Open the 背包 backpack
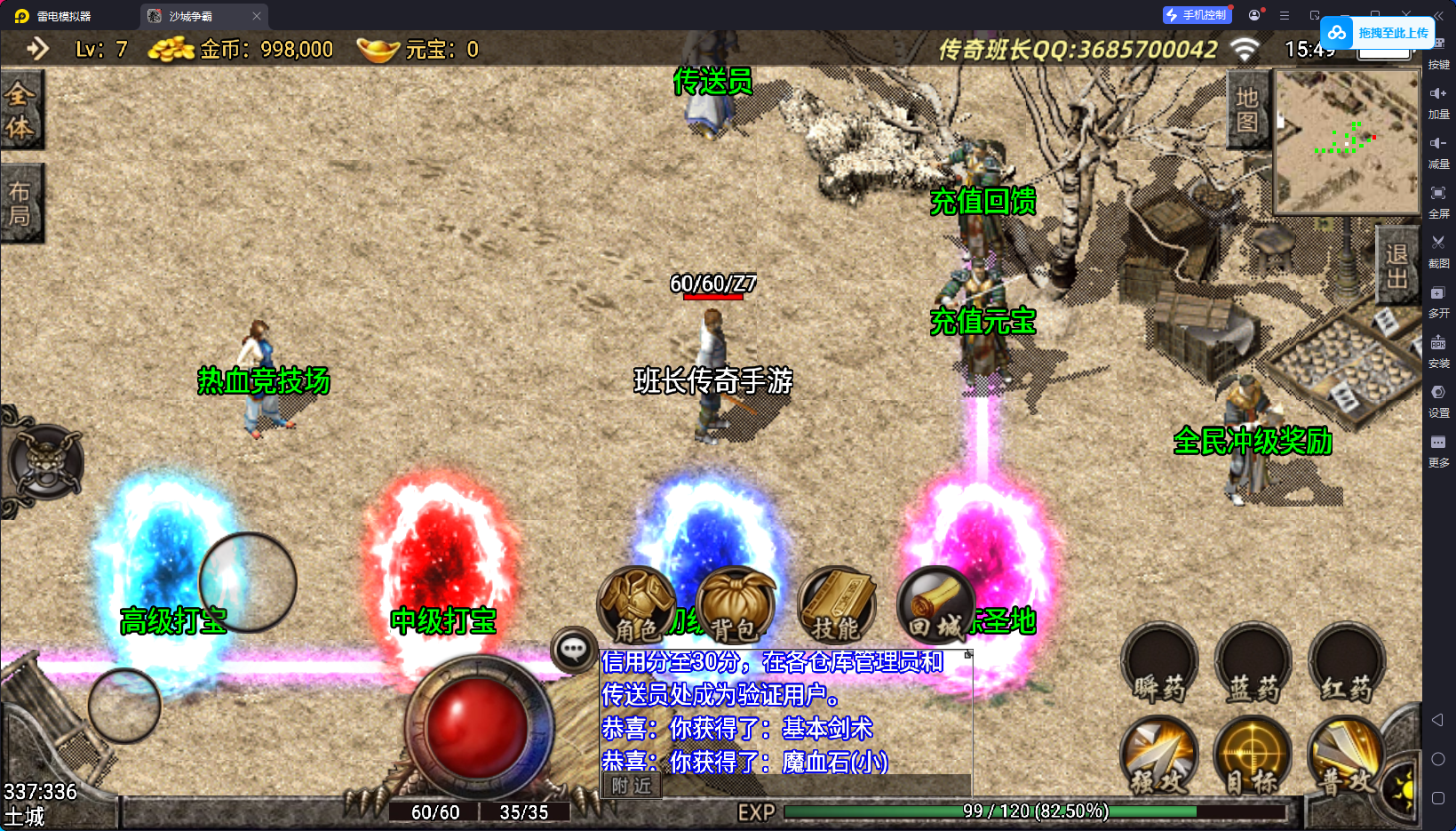The width and height of the screenshot is (1456, 831). 735,605
